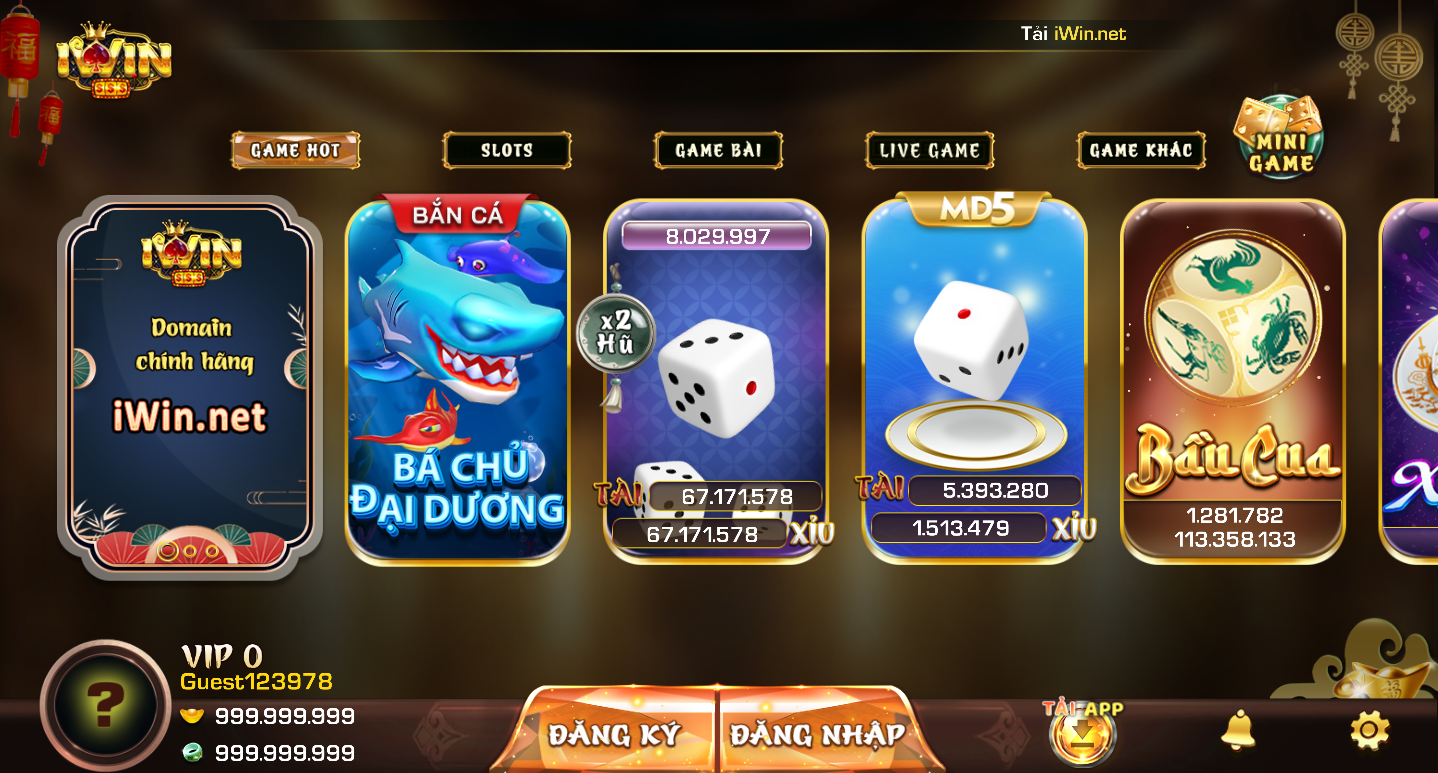Switch to the GAME HOT tab

[294, 150]
